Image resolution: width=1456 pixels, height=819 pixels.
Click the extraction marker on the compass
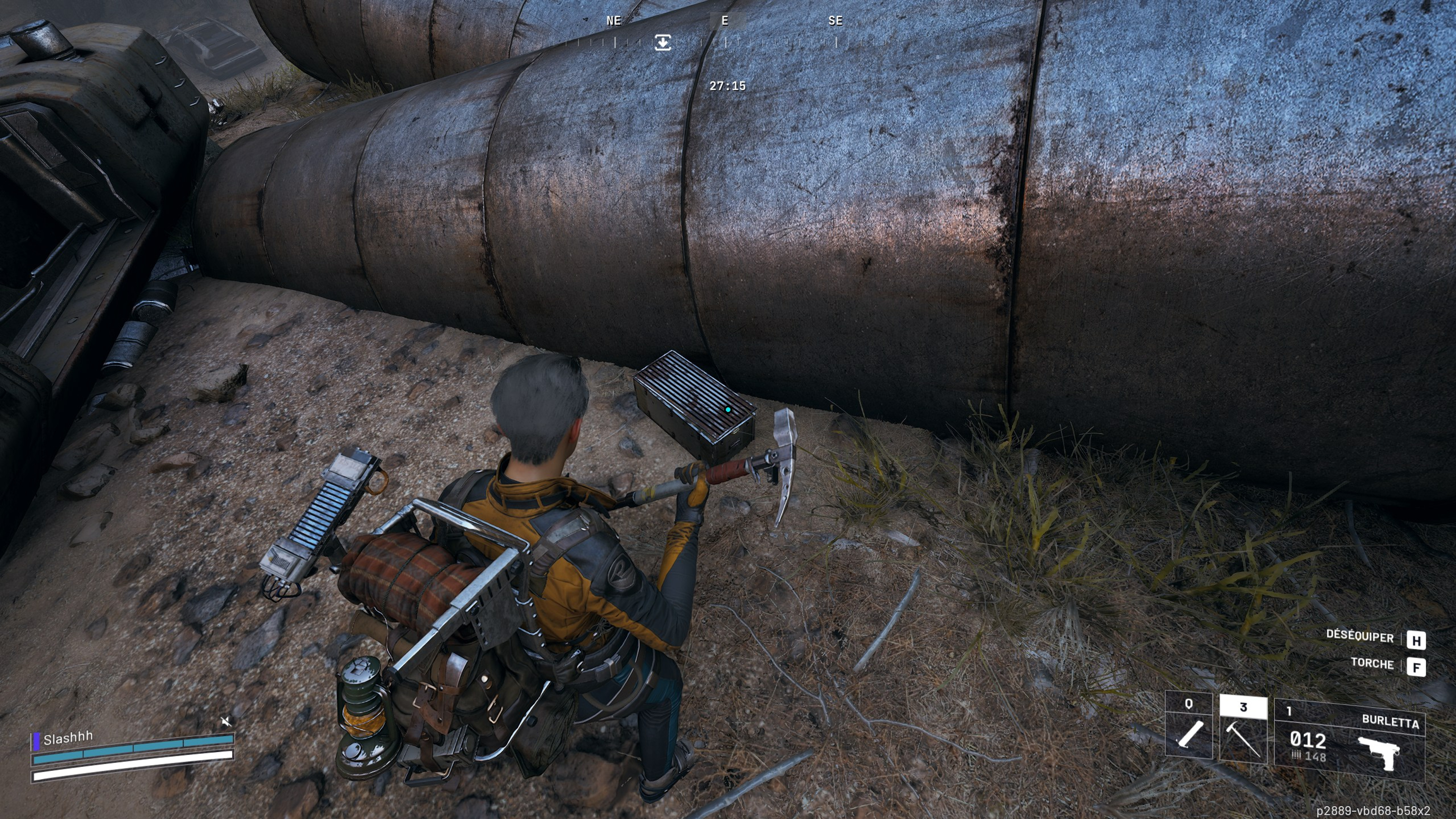pos(662,42)
